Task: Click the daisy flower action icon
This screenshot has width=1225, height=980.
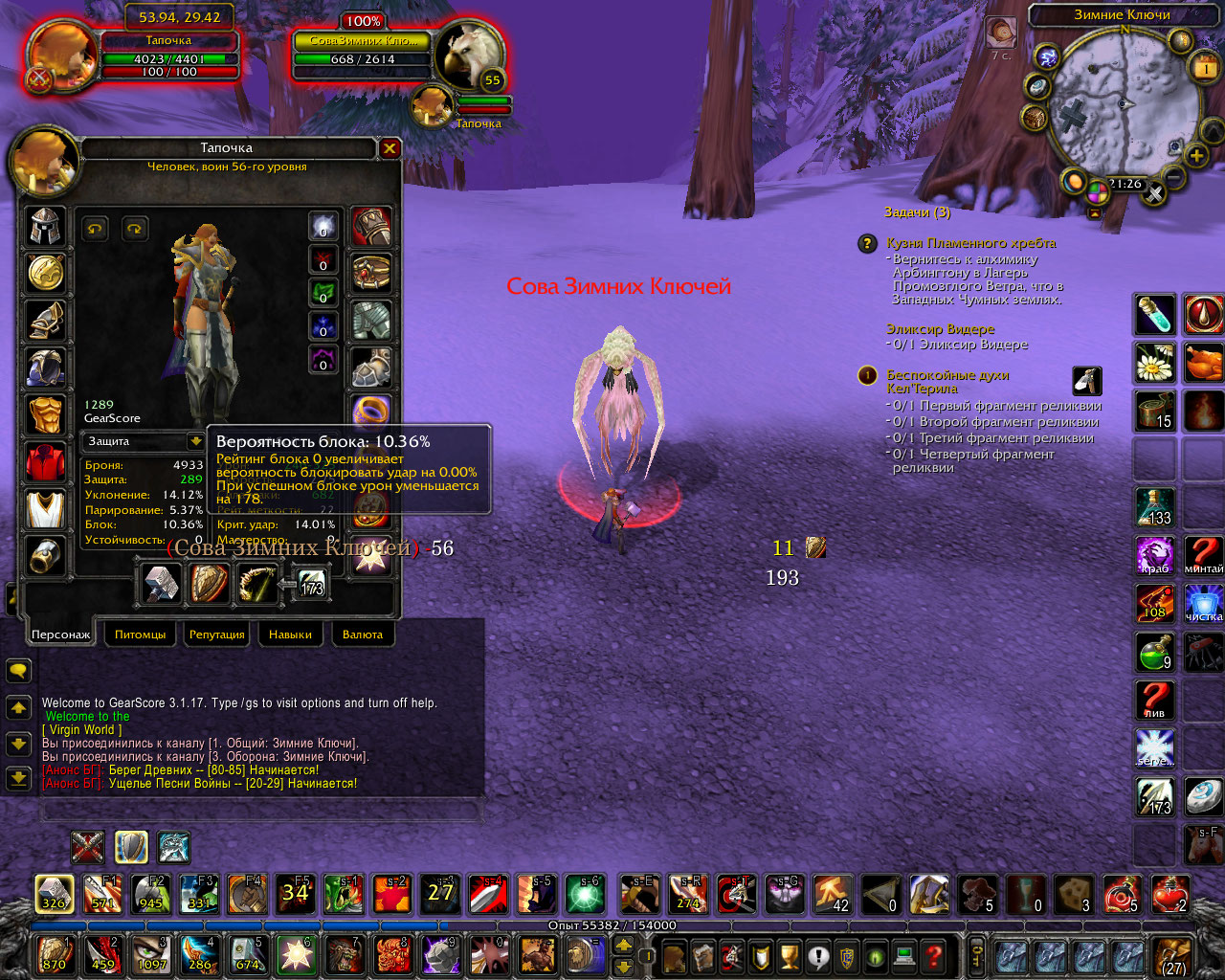Action: [x=1155, y=364]
